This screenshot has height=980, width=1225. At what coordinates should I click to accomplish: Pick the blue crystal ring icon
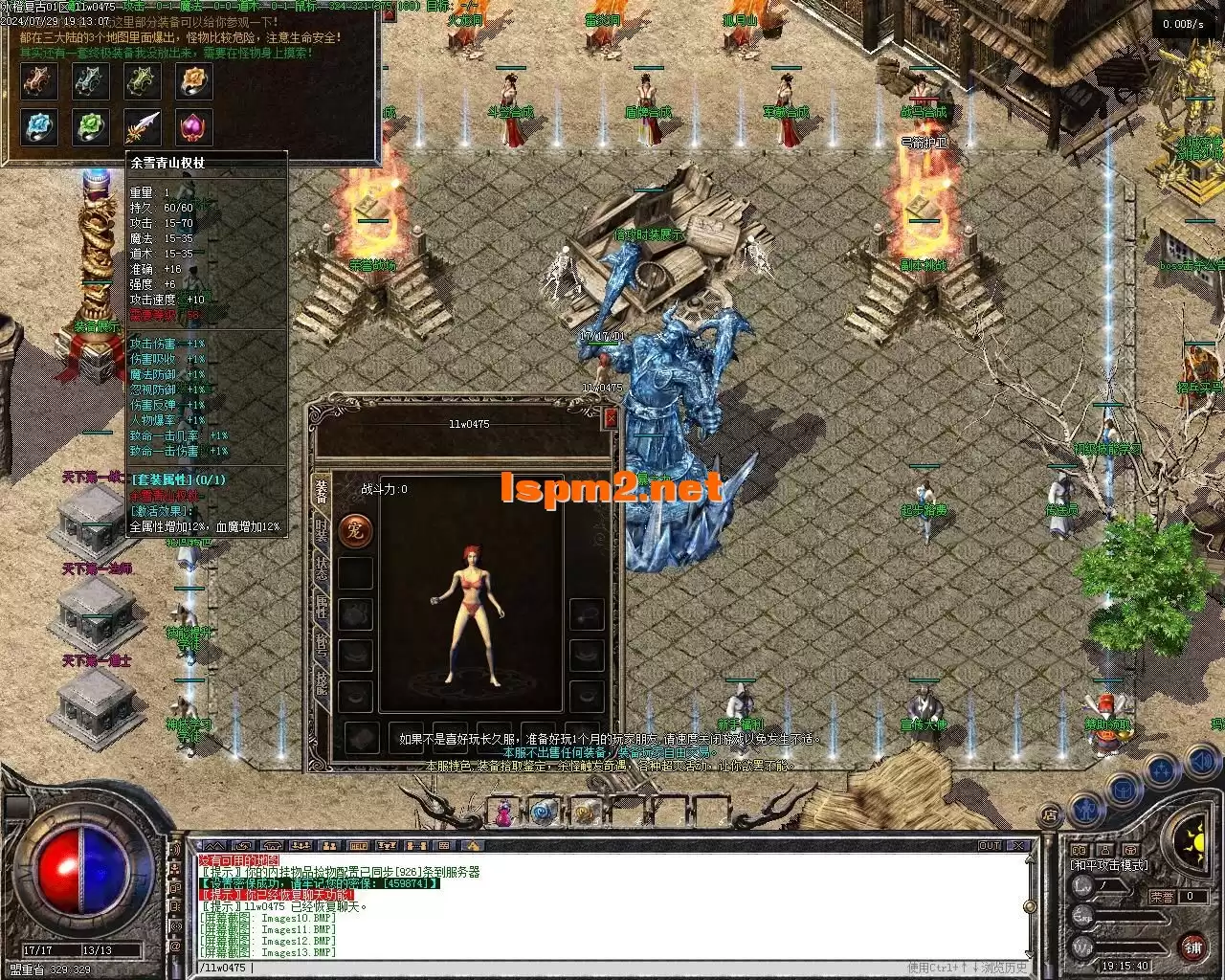click(40, 125)
